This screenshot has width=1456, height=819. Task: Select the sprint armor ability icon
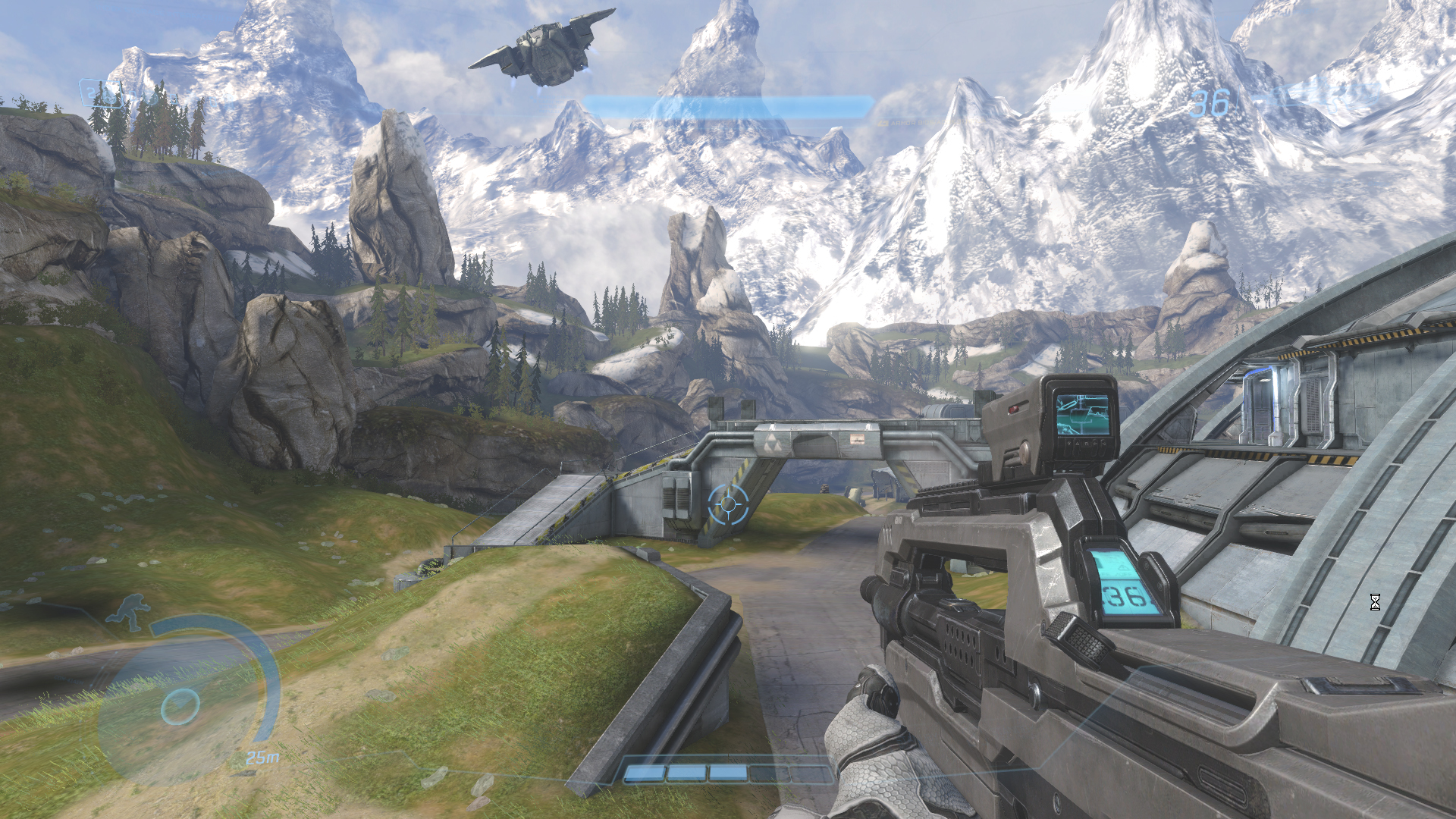point(129,612)
